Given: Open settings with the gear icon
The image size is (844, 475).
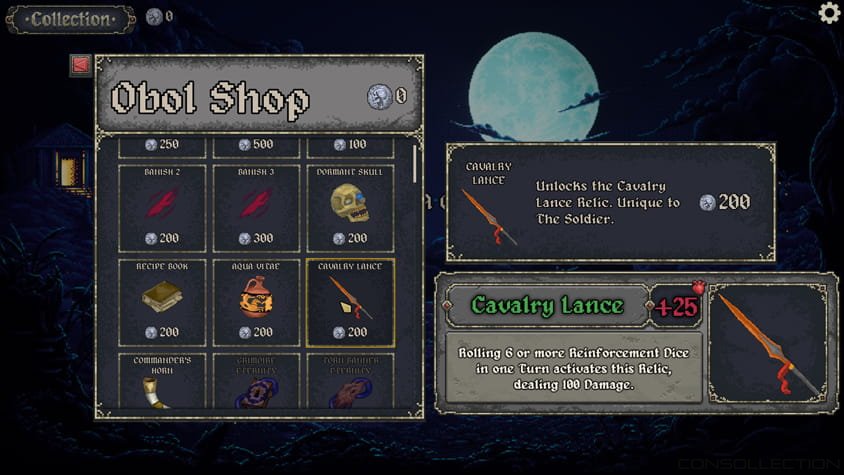Looking at the screenshot, I should click(x=829, y=13).
